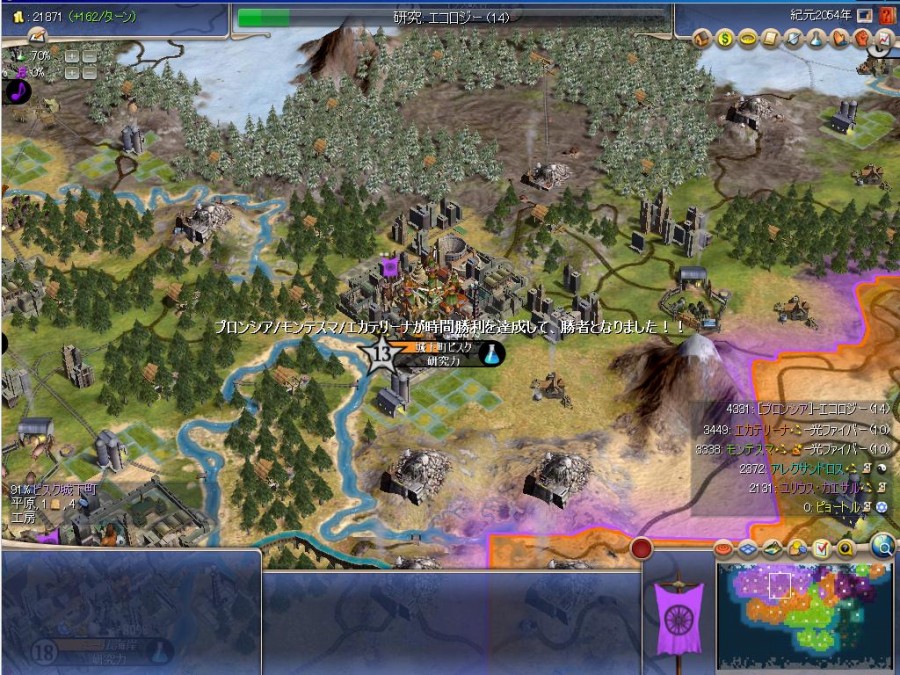Open the Civics advisor scroll icon
Viewport: 900px width, 675px height.
click(x=770, y=38)
